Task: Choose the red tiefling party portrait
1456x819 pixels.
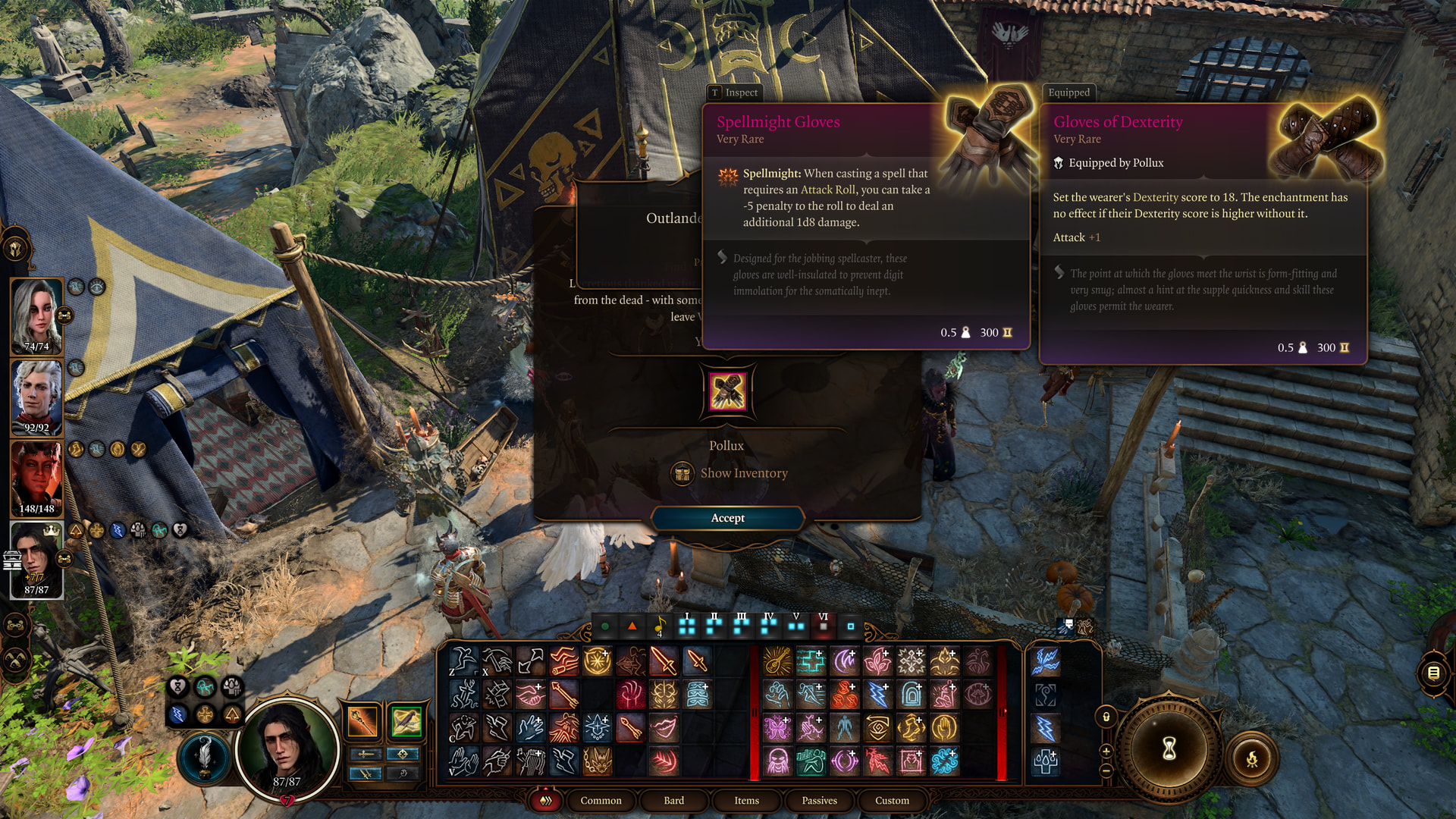Action: click(36, 477)
